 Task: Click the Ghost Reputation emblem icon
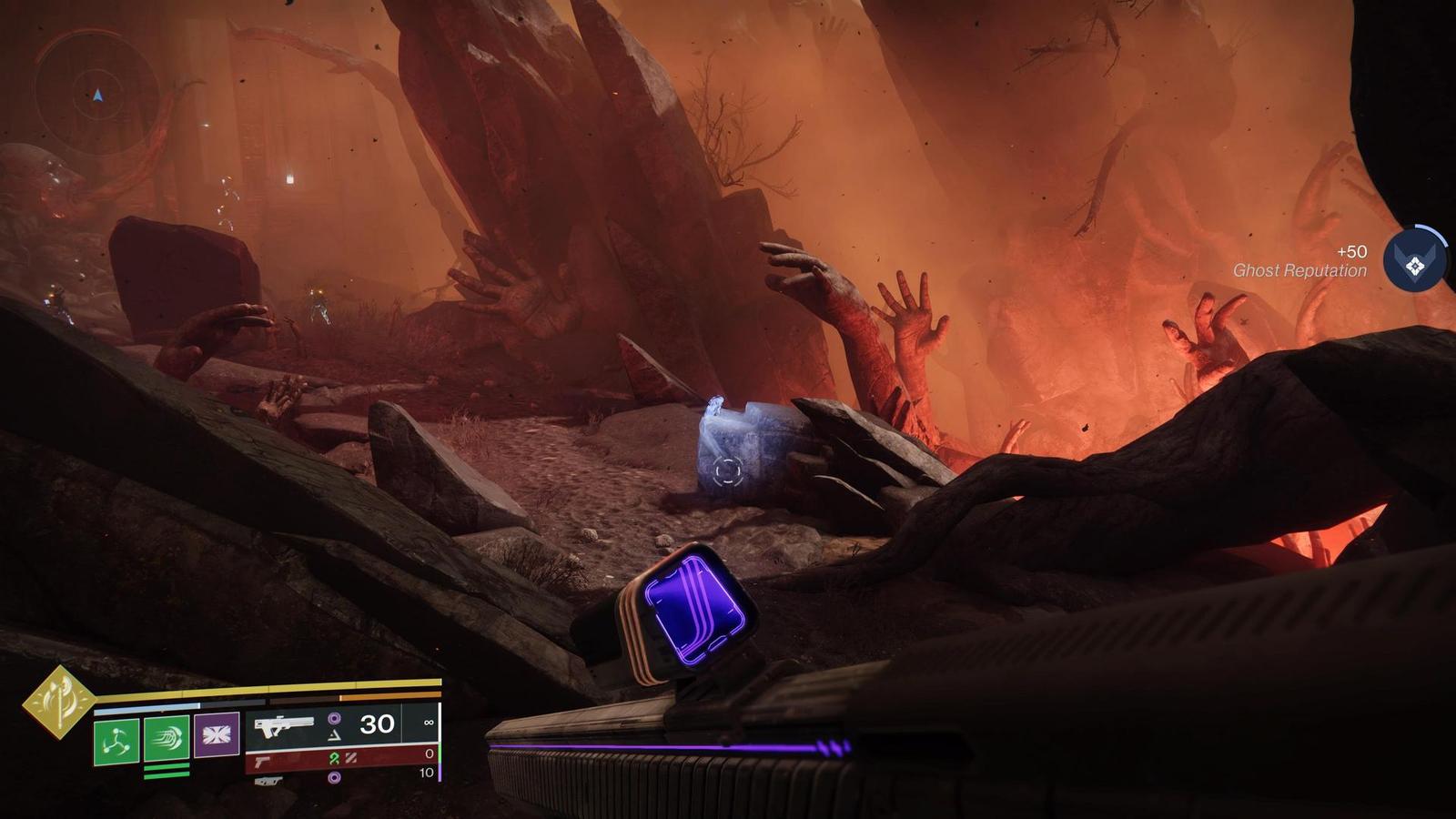[1414, 265]
